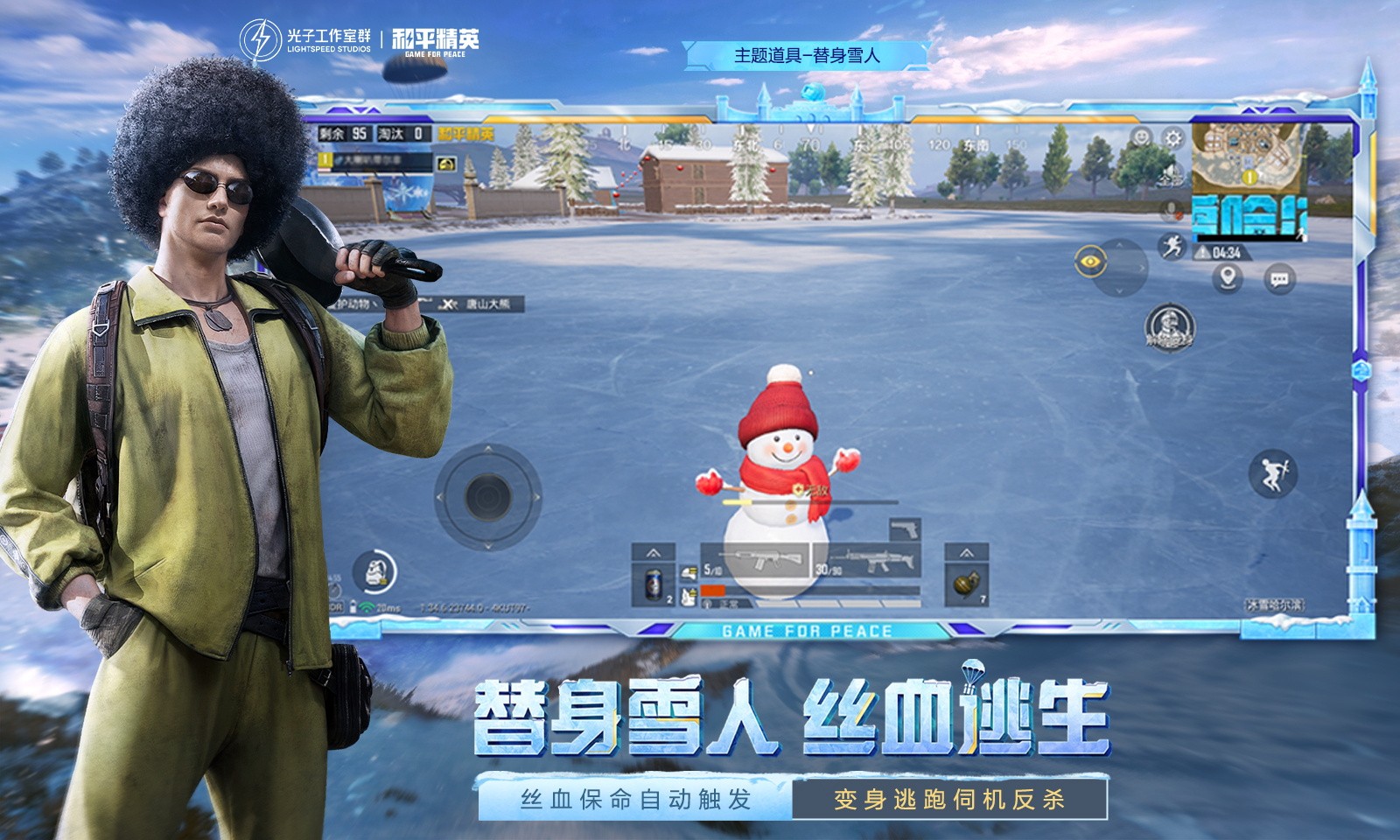Screen dimensions: 1400x840
Task: Open the chat message bubble icon
Action: pos(1277,278)
